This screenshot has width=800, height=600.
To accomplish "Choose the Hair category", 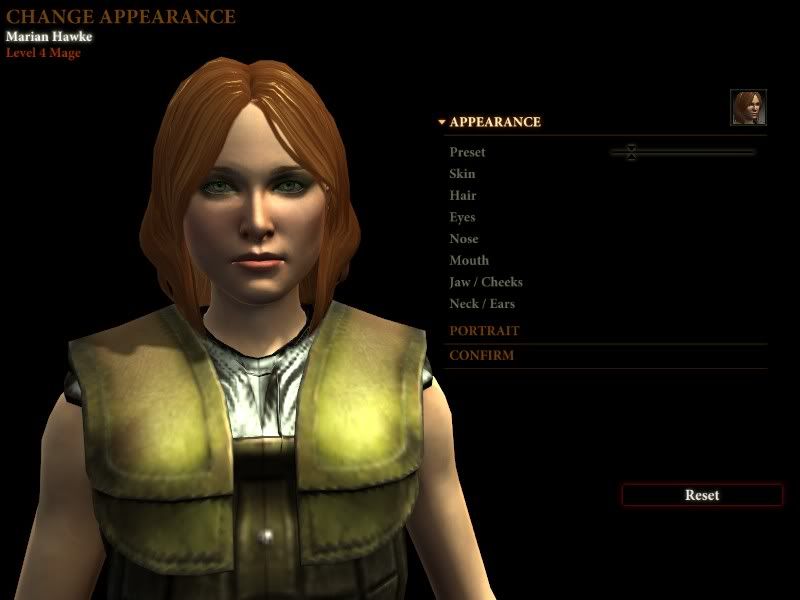I will coord(463,196).
